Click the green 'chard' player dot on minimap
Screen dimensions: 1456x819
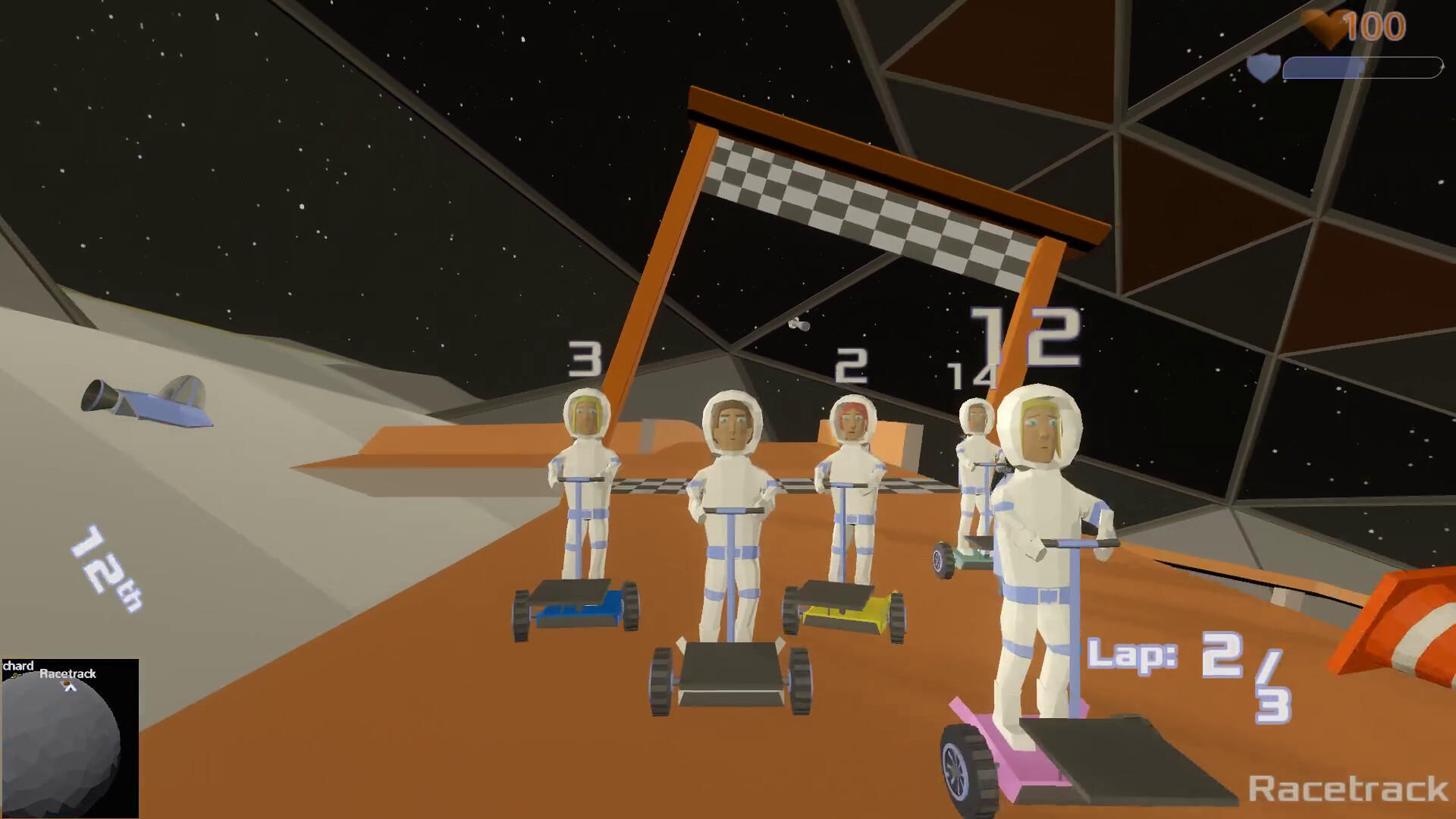14,675
